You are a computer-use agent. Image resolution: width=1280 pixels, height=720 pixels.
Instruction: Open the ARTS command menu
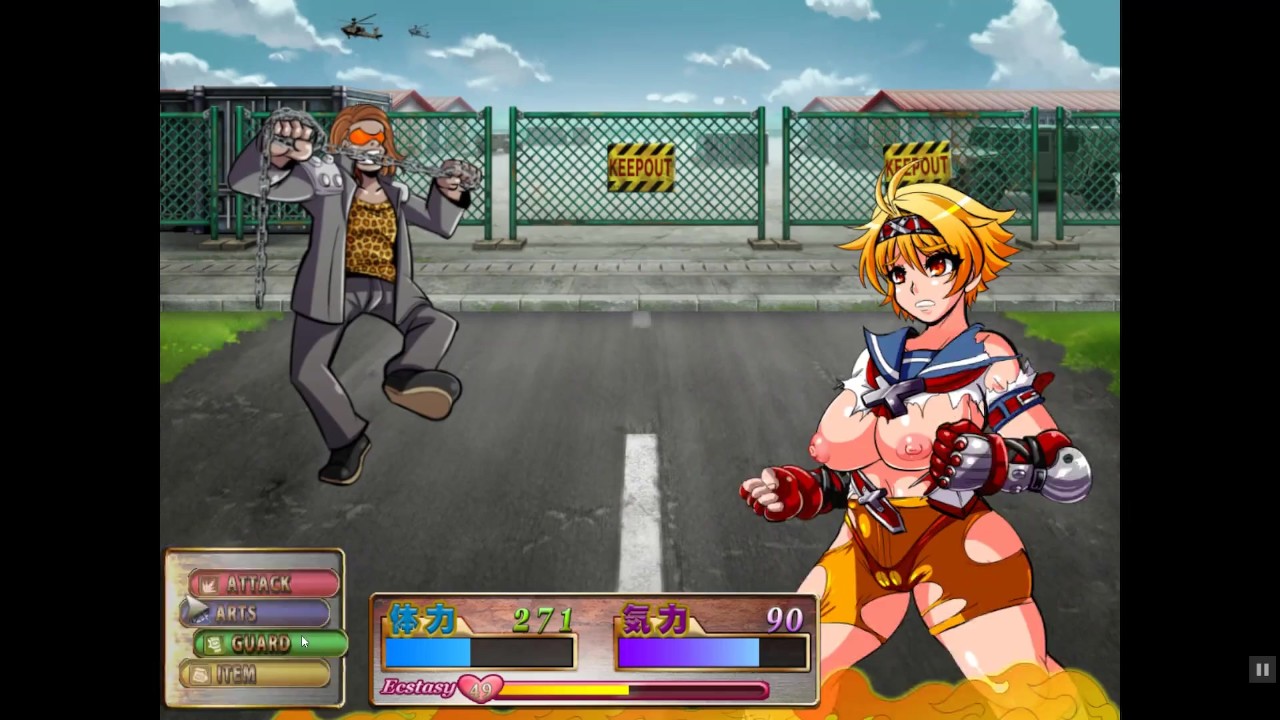coord(255,613)
